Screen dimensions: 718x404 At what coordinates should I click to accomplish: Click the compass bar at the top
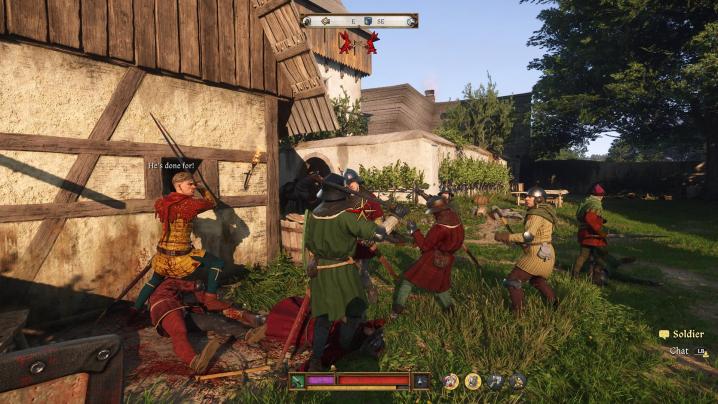(x=359, y=20)
